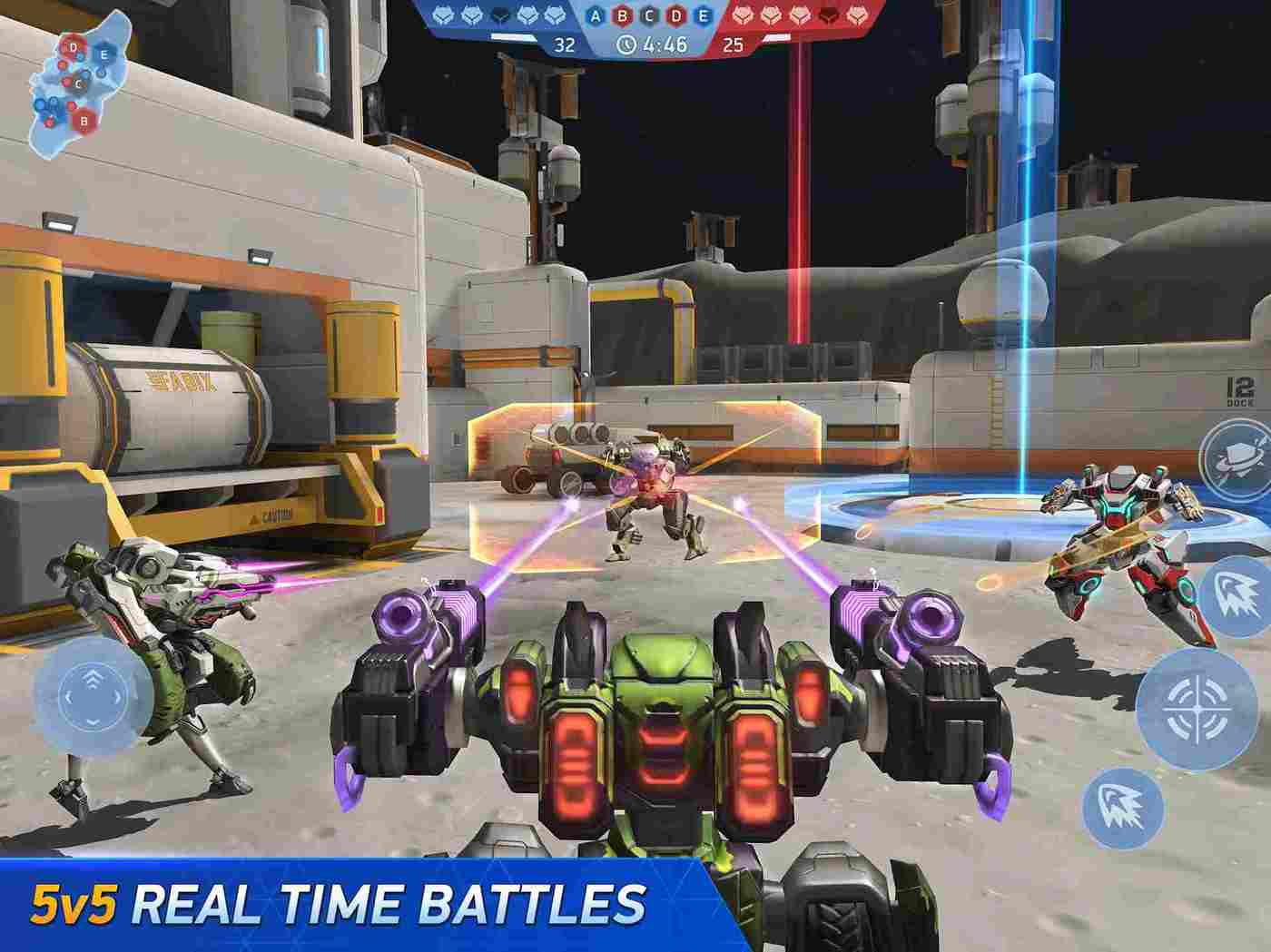Tap the last red team helmet icon
The width and height of the screenshot is (1271, 952).
click(858, 14)
